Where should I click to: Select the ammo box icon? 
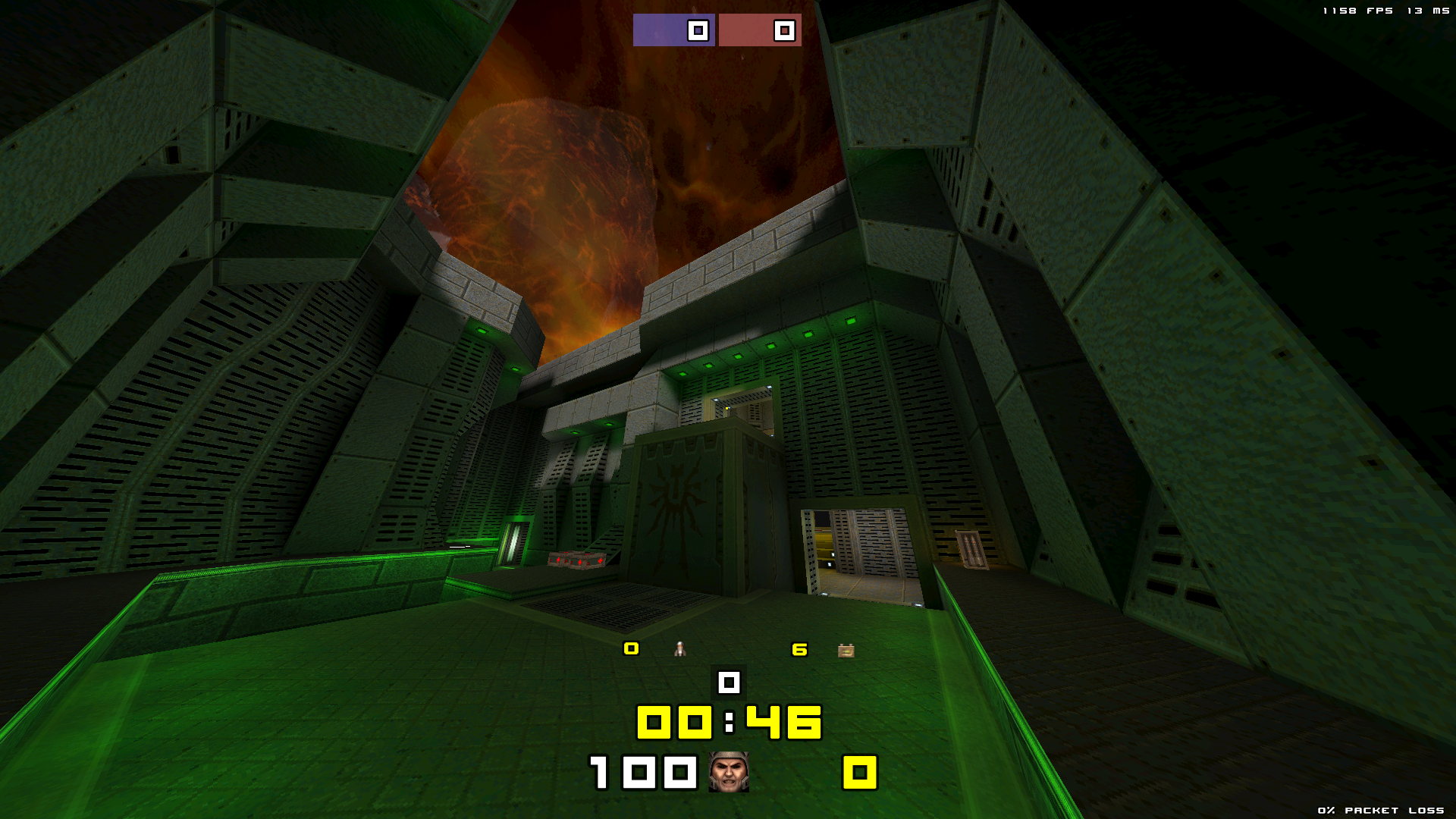click(846, 651)
